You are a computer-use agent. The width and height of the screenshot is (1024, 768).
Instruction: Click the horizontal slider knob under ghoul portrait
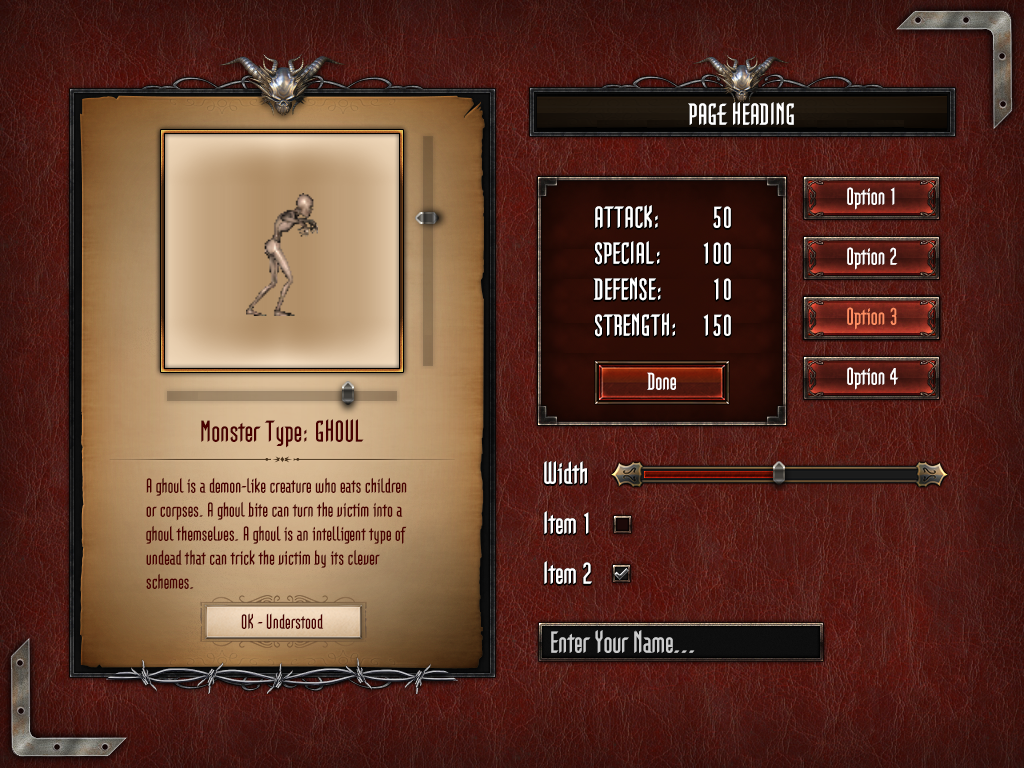click(x=347, y=394)
